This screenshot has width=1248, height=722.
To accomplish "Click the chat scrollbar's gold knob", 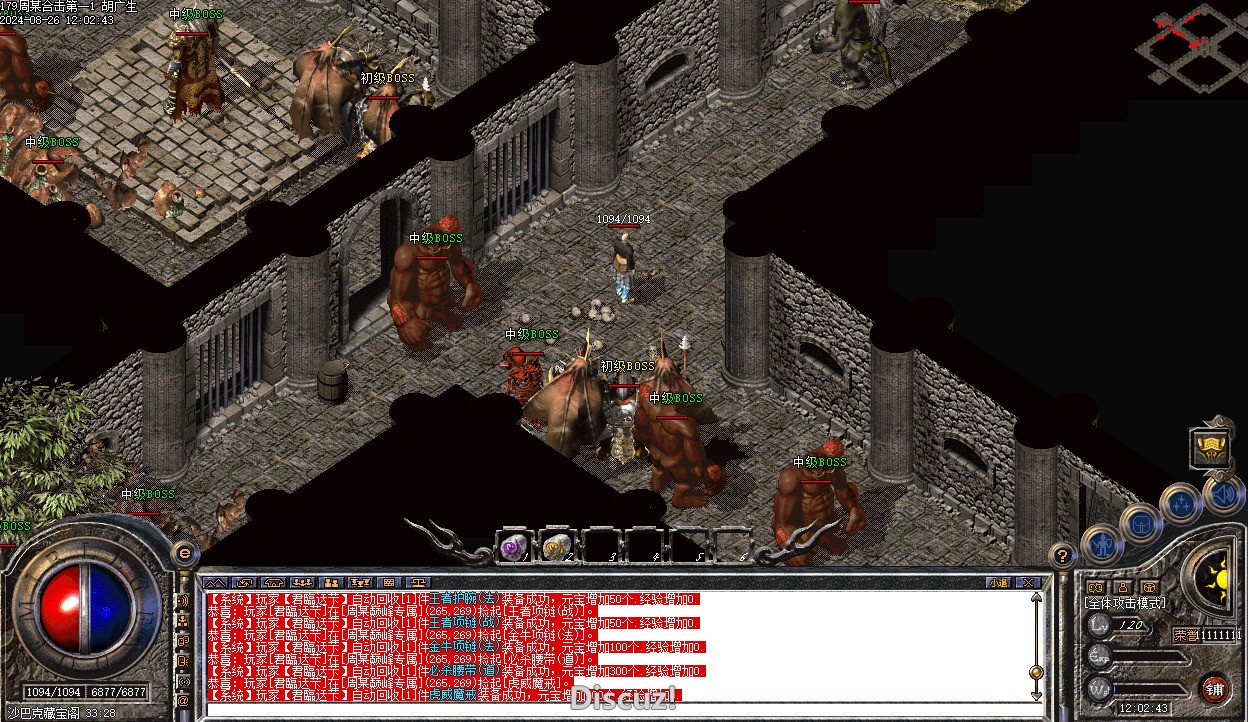I will pyautogui.click(x=1036, y=672).
